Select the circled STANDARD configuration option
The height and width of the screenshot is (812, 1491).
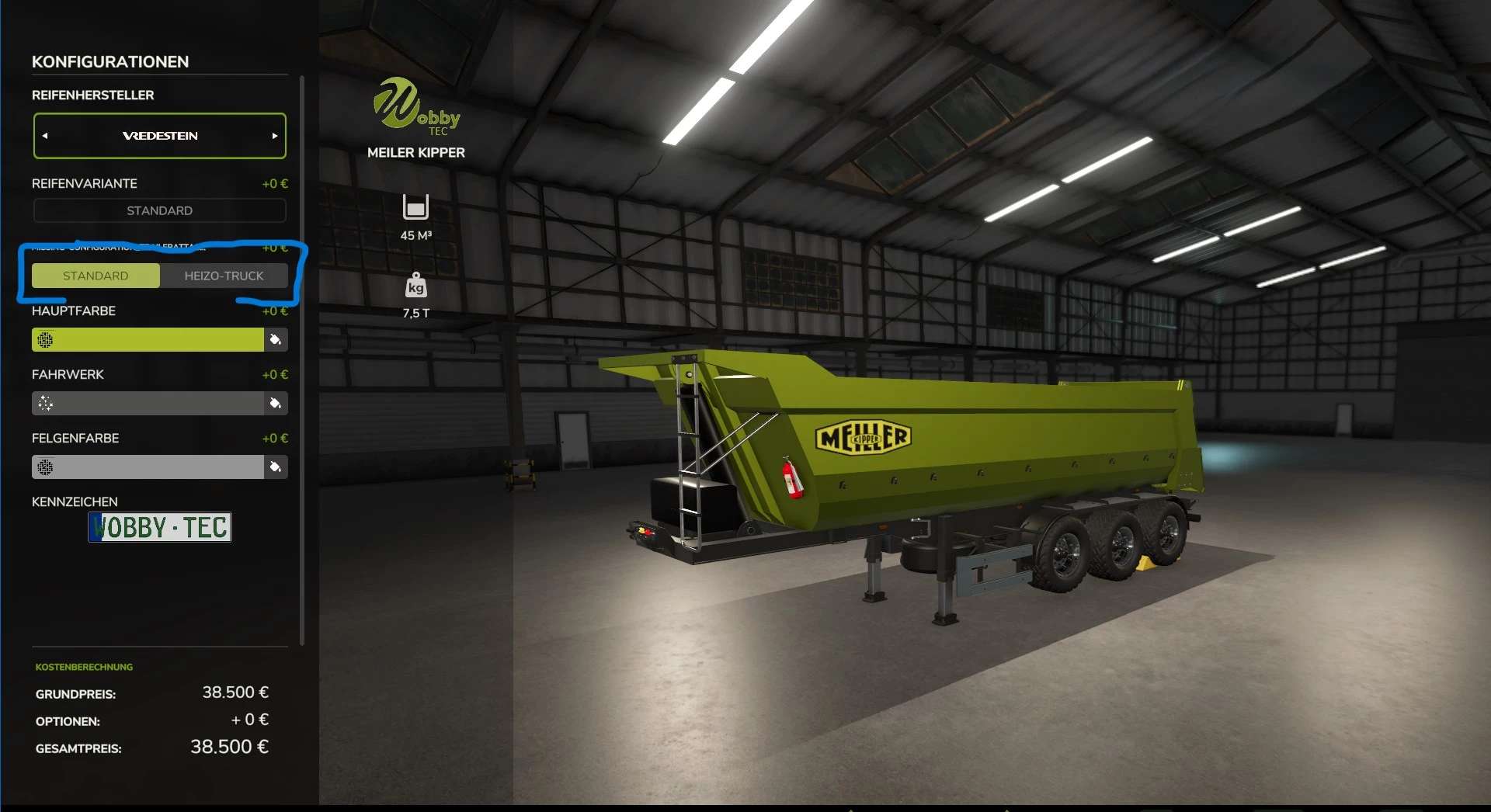[x=96, y=276]
